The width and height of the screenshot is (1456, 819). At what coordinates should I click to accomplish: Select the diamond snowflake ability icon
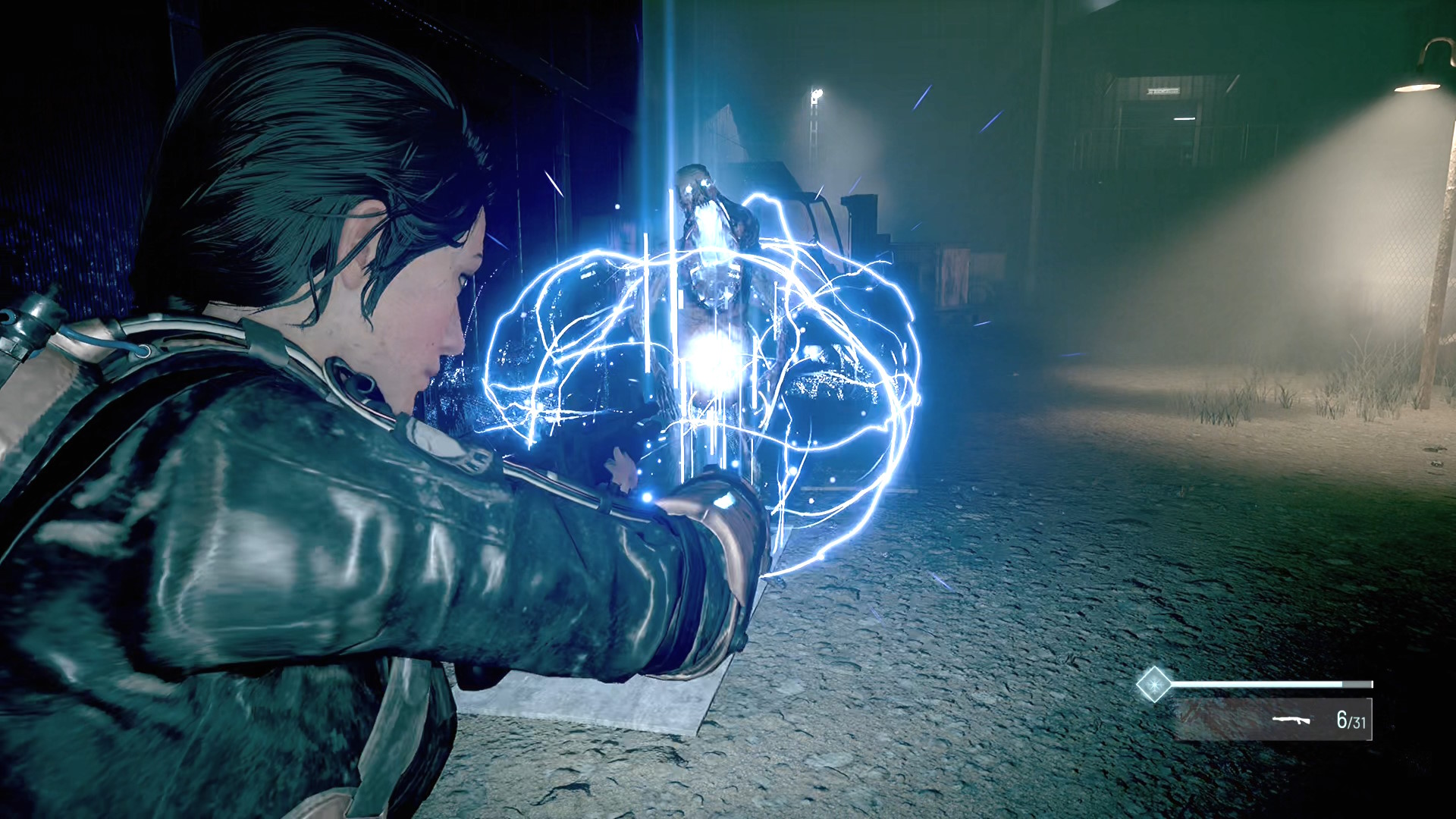coord(1153,685)
